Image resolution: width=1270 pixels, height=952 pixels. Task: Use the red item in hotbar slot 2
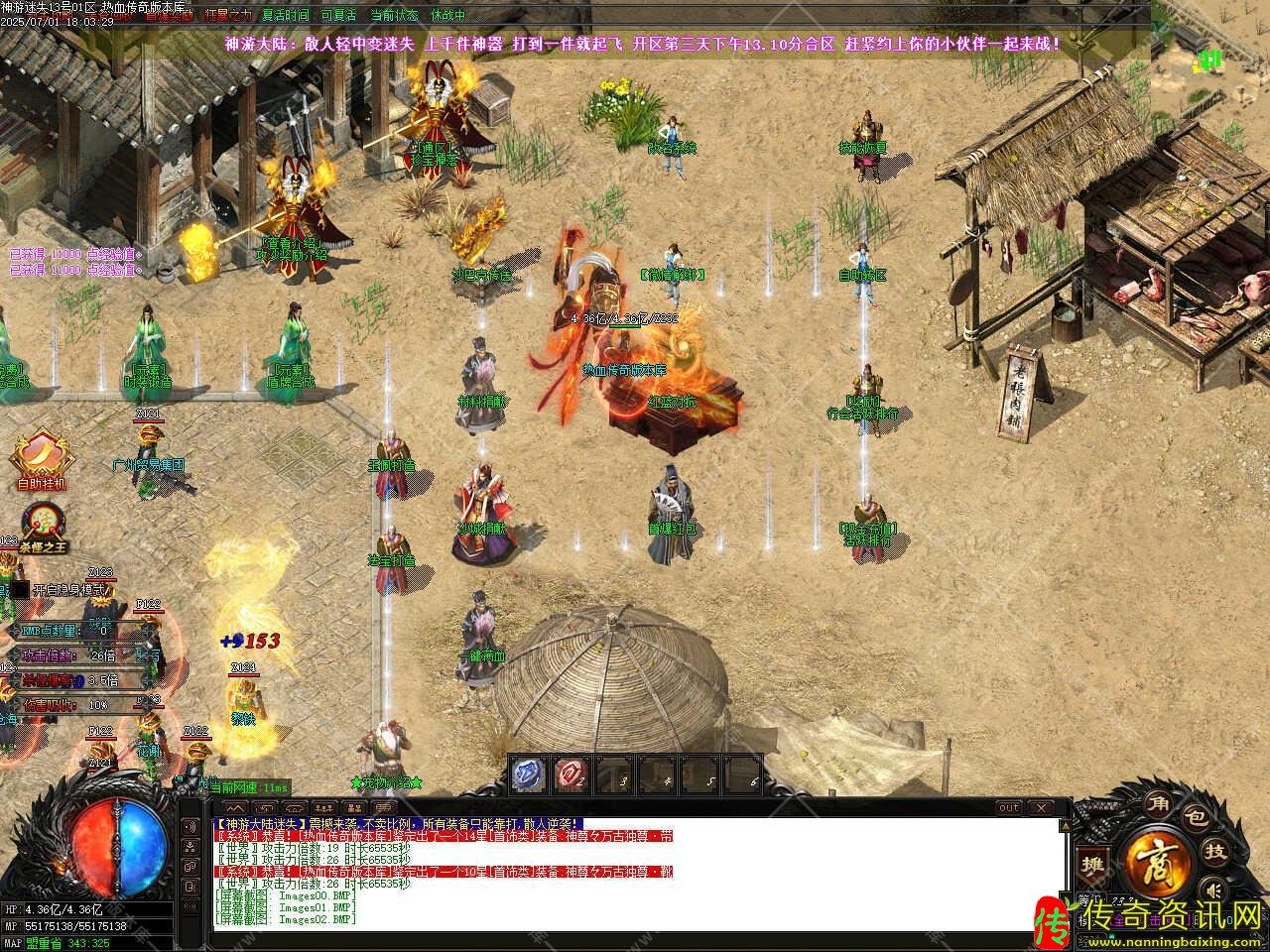point(571,773)
